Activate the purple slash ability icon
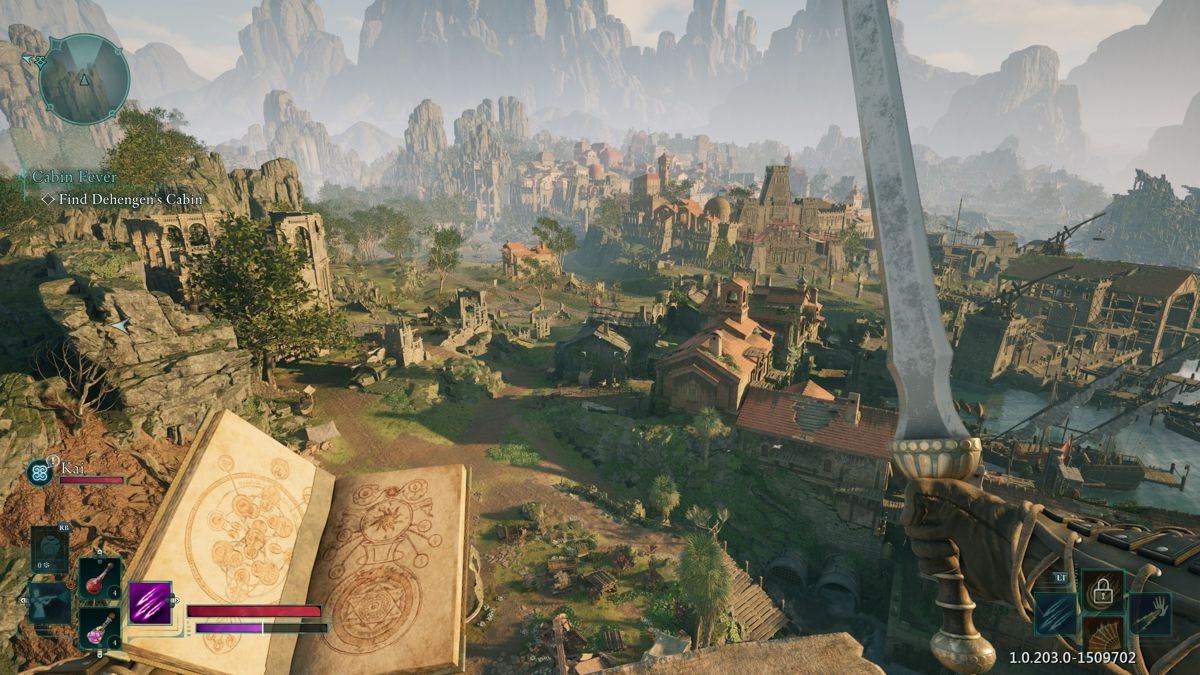Viewport: 1200px width, 675px height. click(150, 603)
